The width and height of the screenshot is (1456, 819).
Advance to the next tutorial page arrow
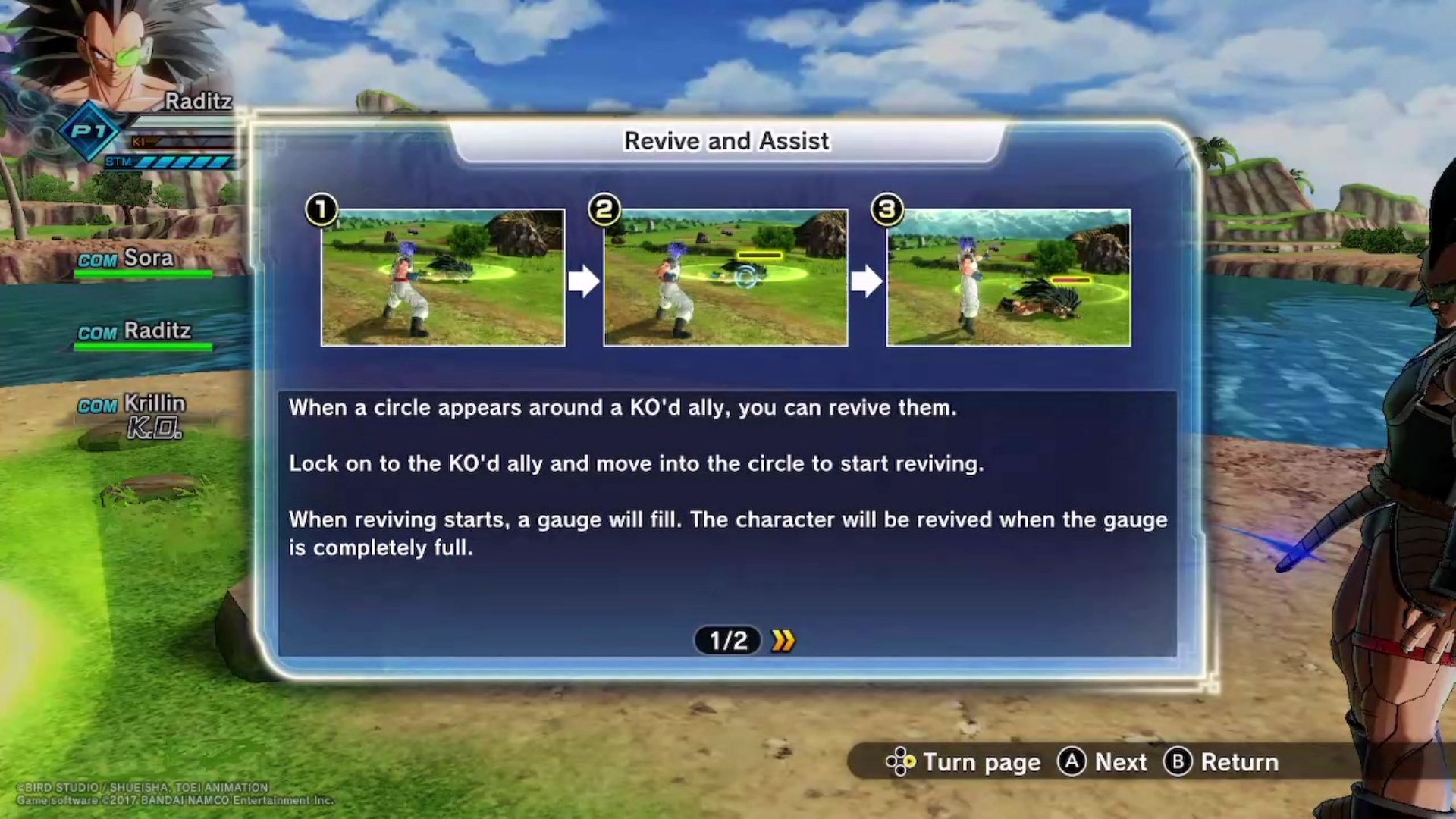coord(783,641)
